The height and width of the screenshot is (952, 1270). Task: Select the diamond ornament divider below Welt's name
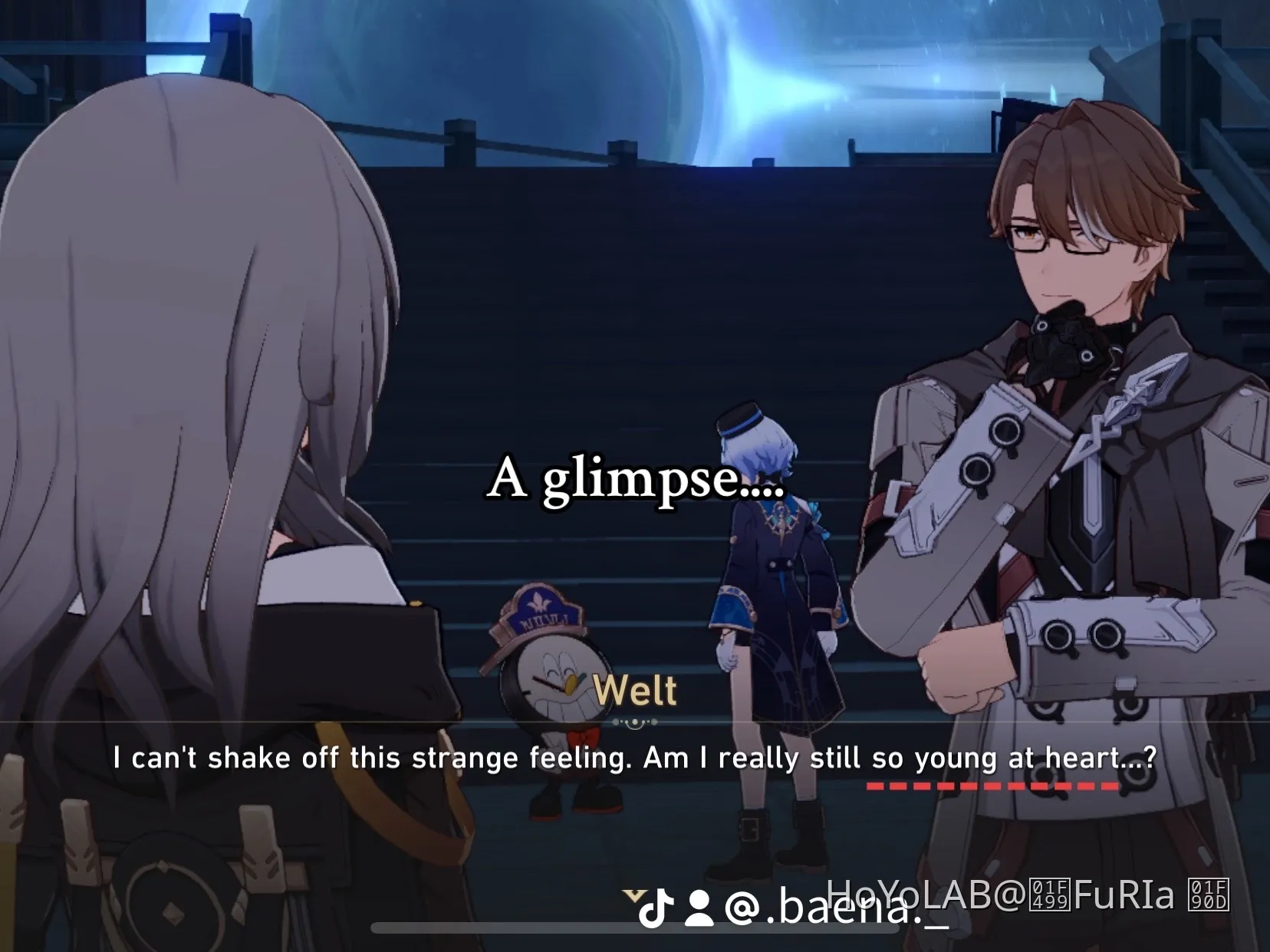635,721
